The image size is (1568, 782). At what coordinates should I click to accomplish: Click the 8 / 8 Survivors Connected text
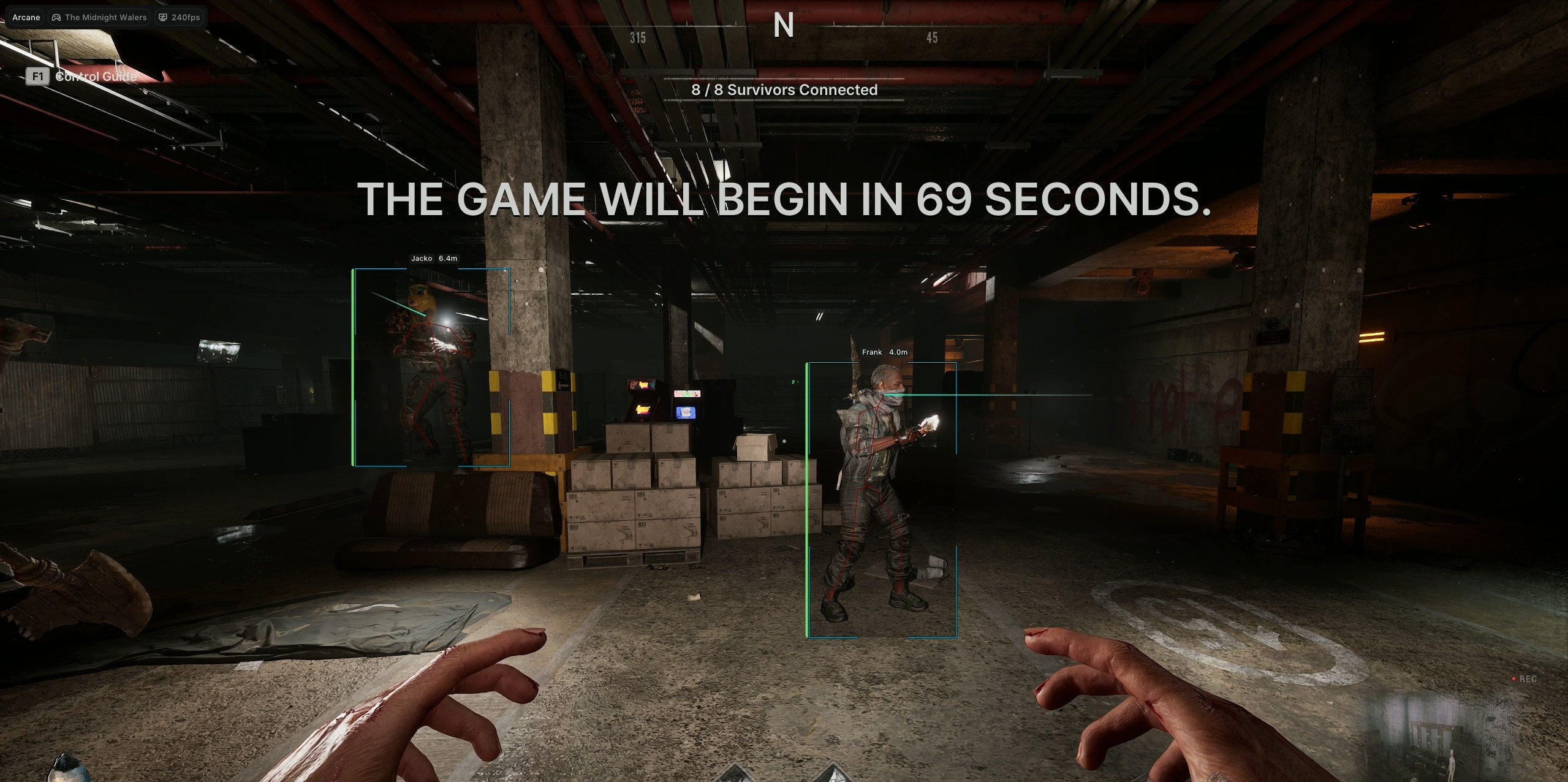click(x=785, y=89)
